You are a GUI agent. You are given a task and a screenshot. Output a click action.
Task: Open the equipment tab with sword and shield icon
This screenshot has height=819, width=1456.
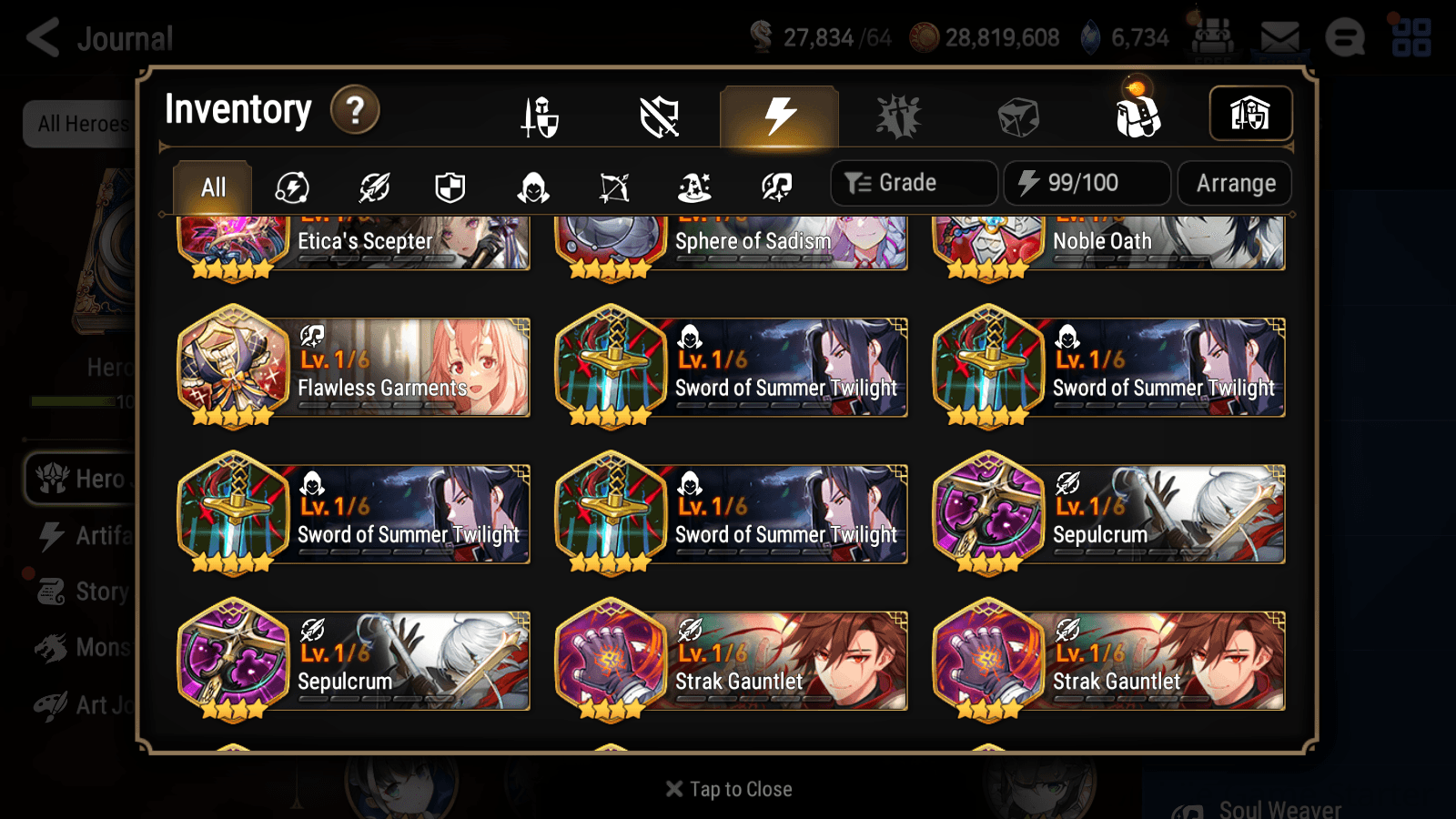click(x=541, y=116)
